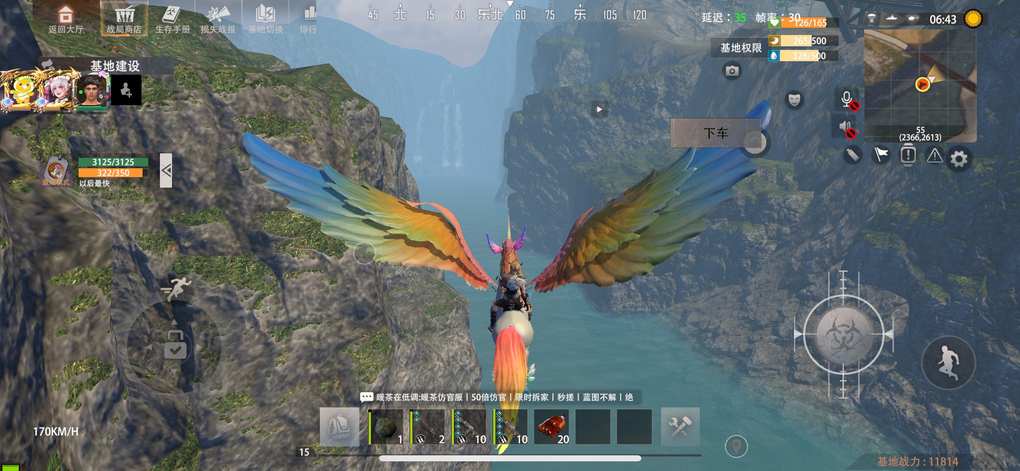Expand the minimap
Screen dimensions: 1020x471
(x=922, y=84)
